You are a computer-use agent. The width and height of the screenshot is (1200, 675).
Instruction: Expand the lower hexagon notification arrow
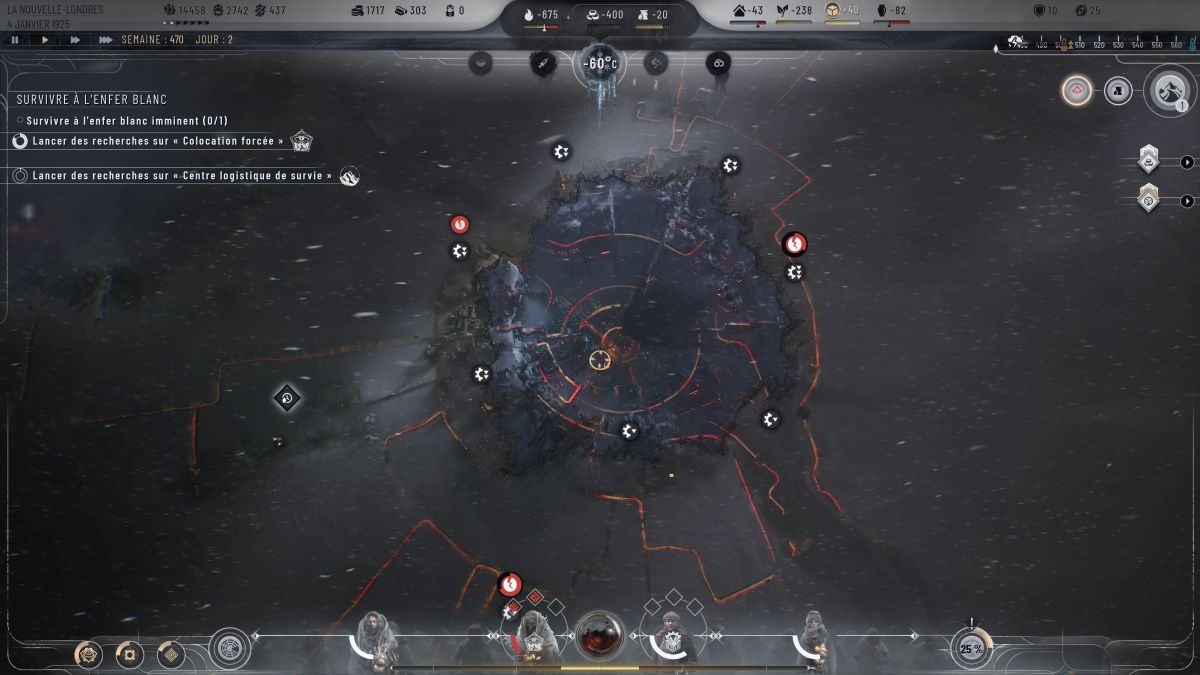[1187, 200]
